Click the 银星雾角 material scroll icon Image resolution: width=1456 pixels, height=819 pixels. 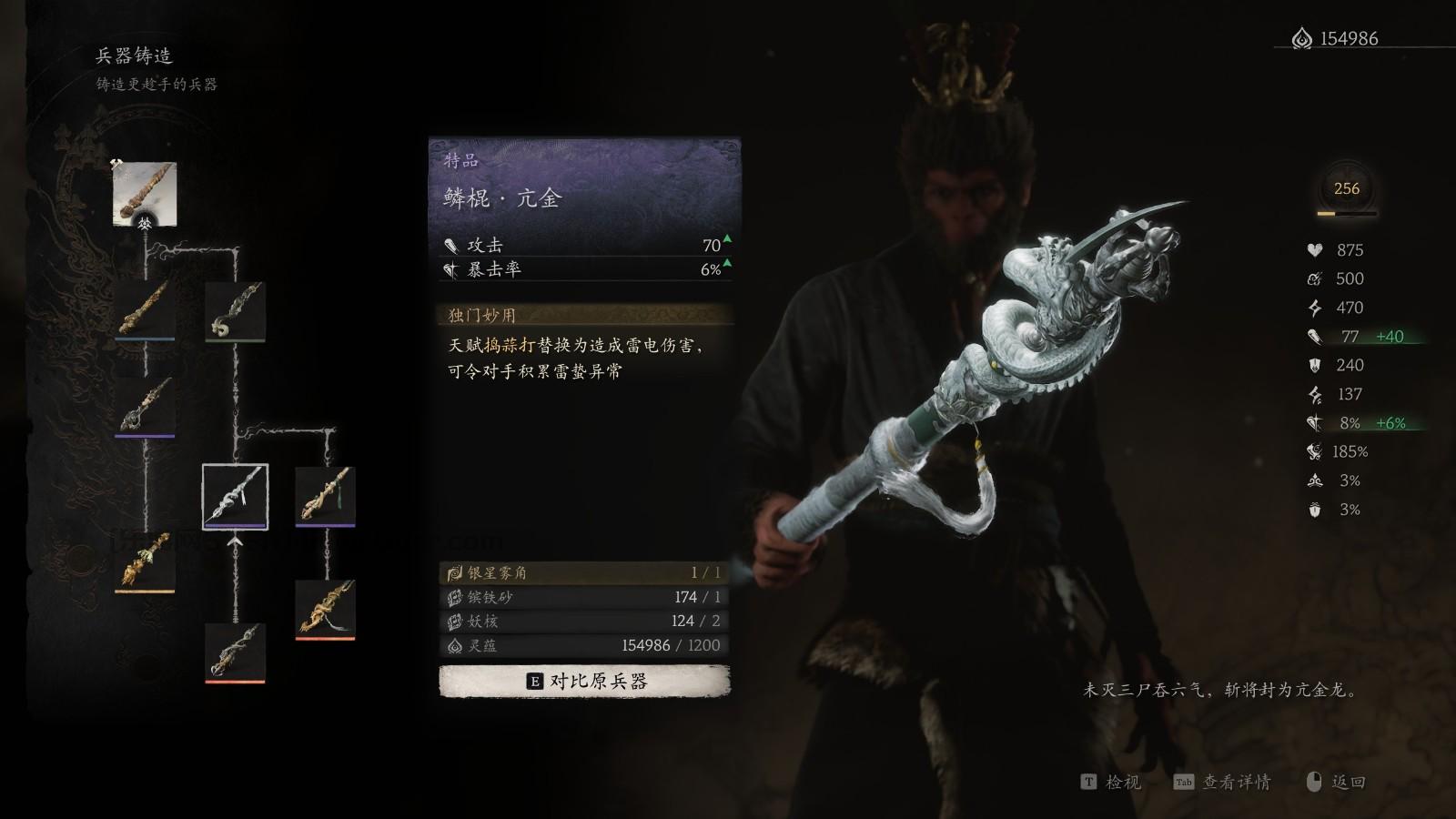[454, 573]
